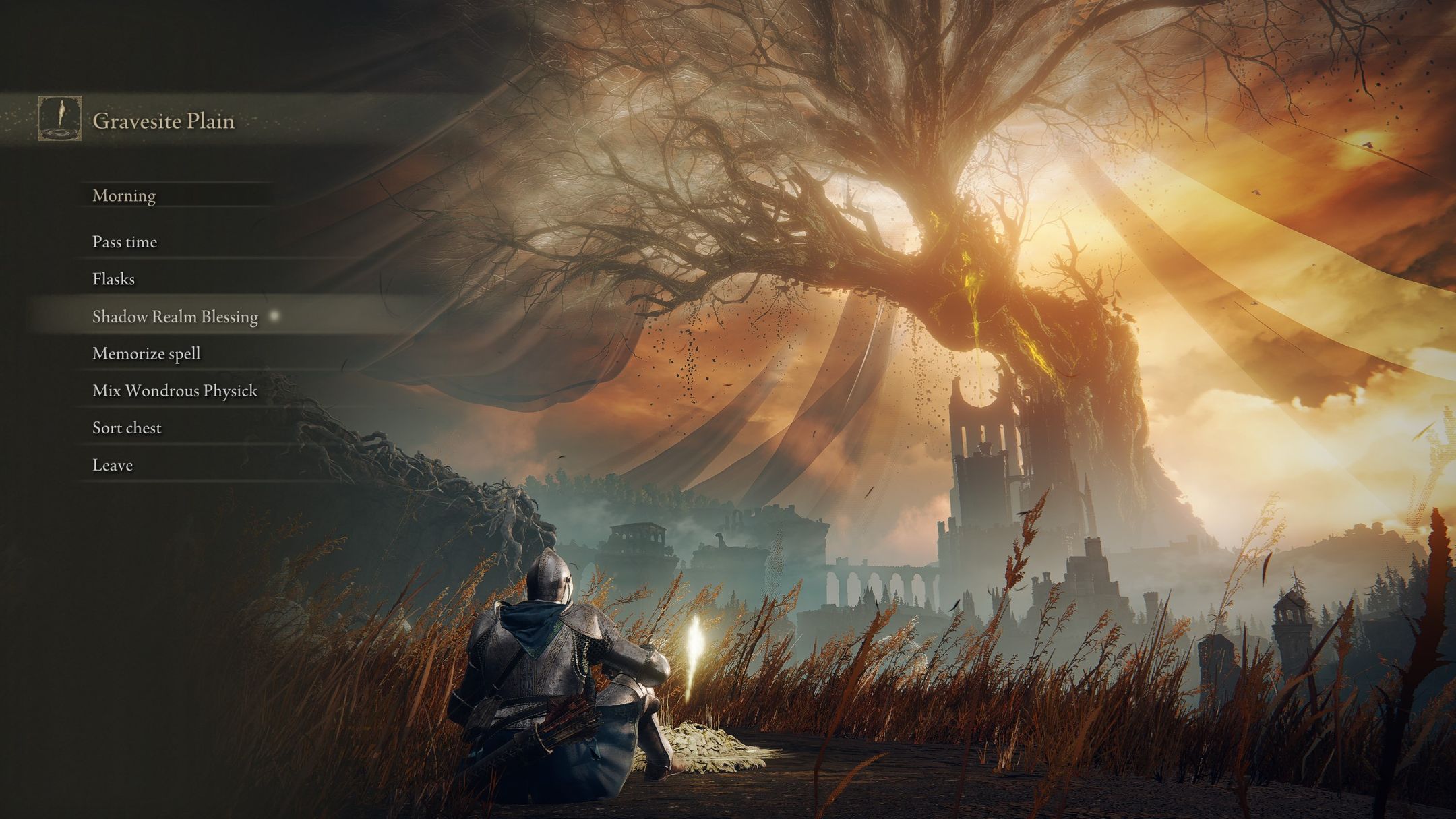Open the Pass time option
The height and width of the screenshot is (819, 1456).
(124, 241)
